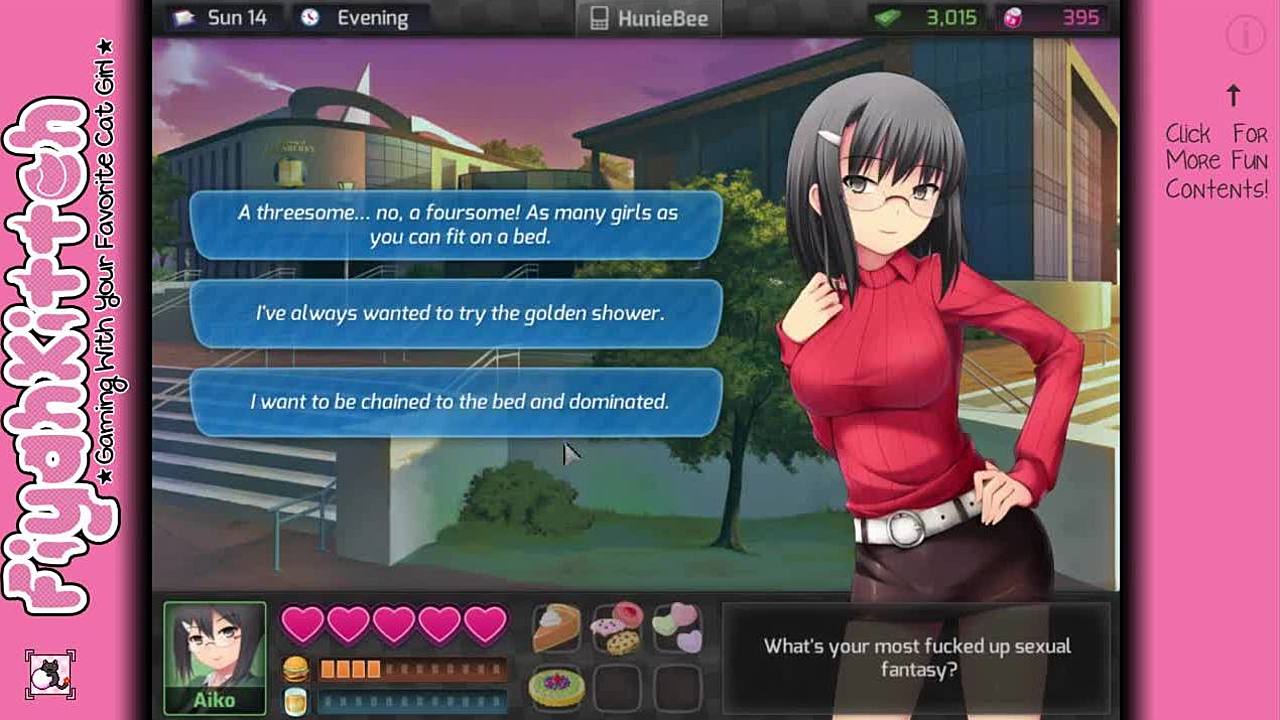The height and width of the screenshot is (720, 1280).
Task: Select the assorted cookies item
Action: [616, 628]
